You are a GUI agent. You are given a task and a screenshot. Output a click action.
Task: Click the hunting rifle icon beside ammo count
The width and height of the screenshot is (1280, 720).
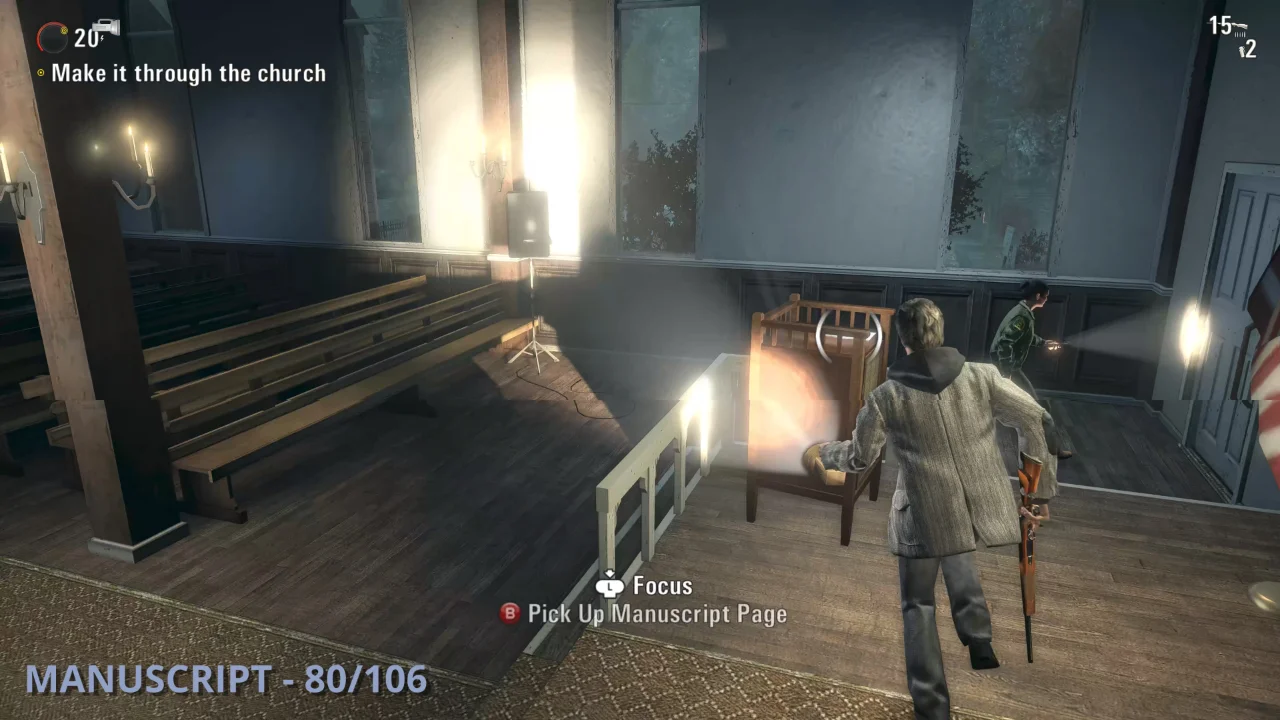coord(1240,25)
